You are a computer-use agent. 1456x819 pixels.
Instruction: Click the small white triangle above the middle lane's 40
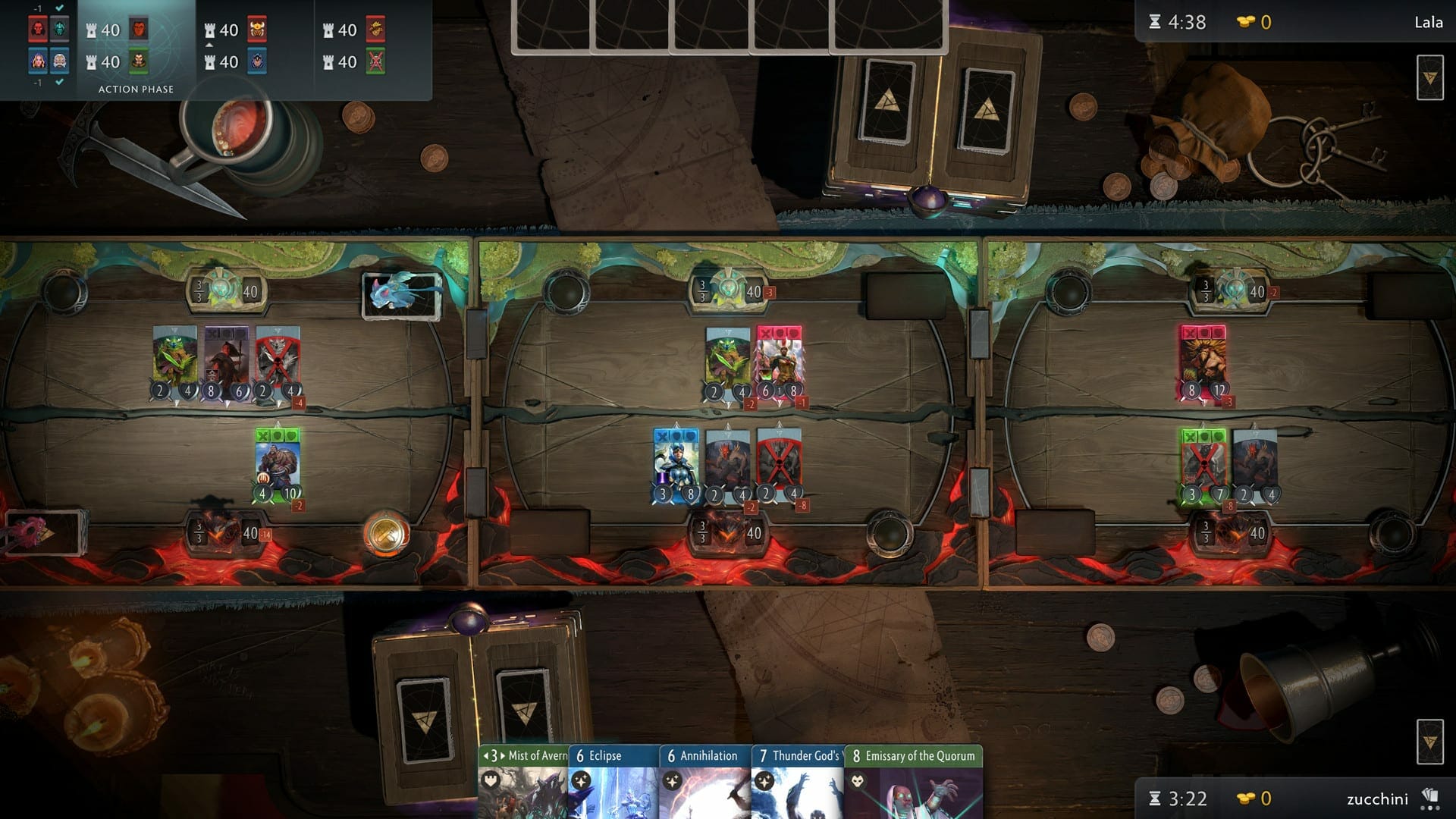point(209,44)
